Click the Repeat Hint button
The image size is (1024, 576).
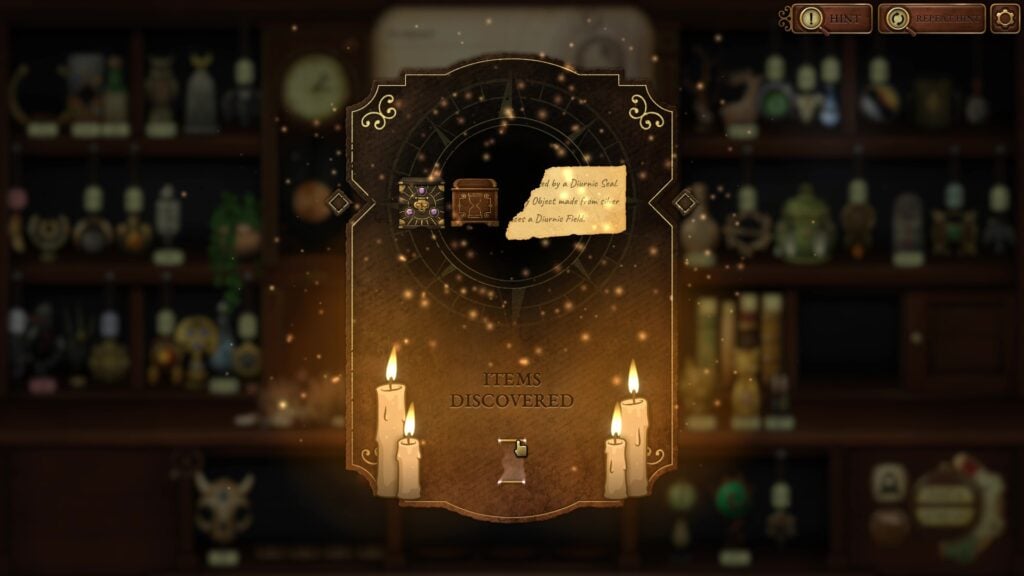931,18
